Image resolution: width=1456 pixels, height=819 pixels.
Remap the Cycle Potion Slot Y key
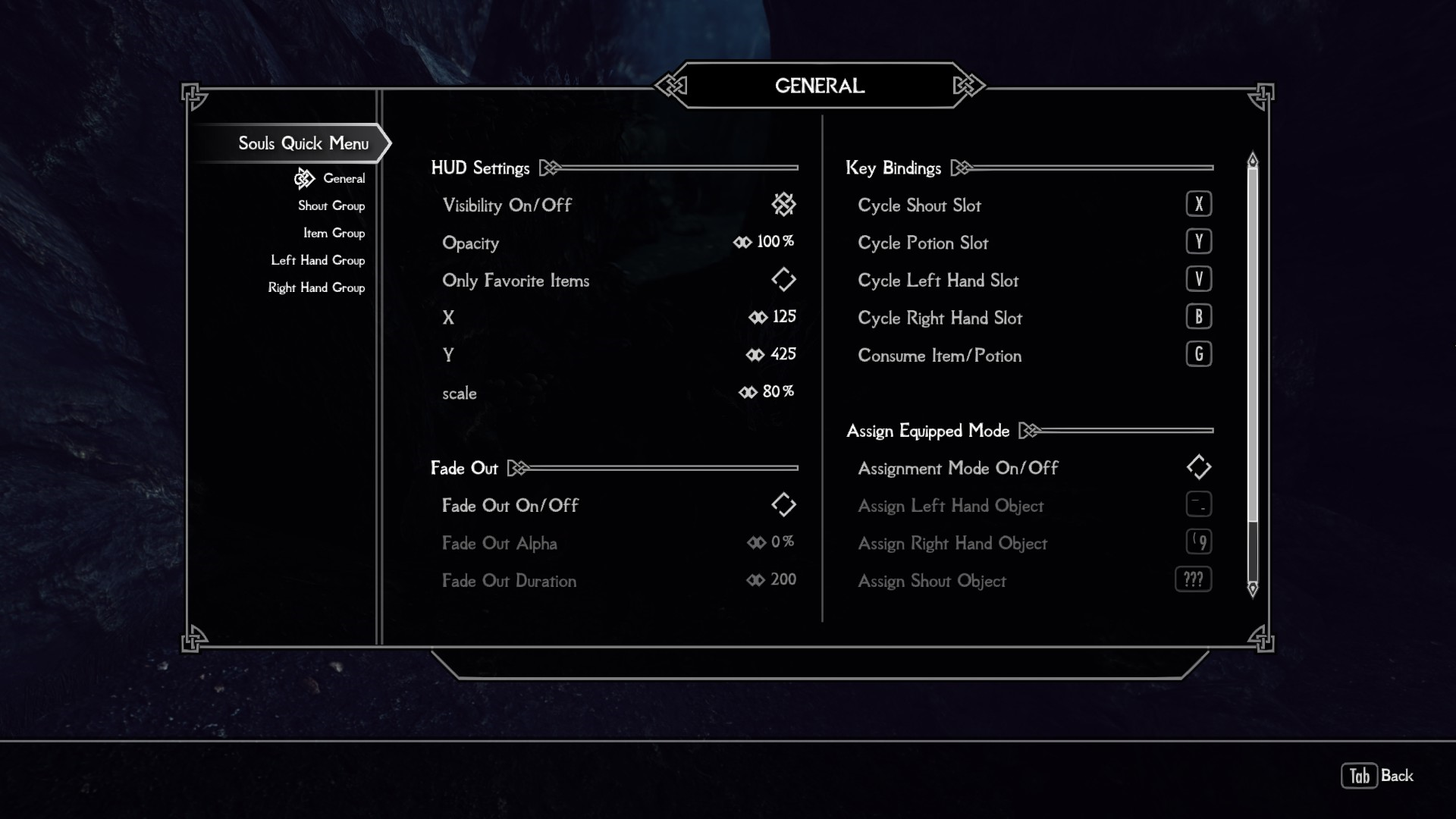tap(1199, 241)
